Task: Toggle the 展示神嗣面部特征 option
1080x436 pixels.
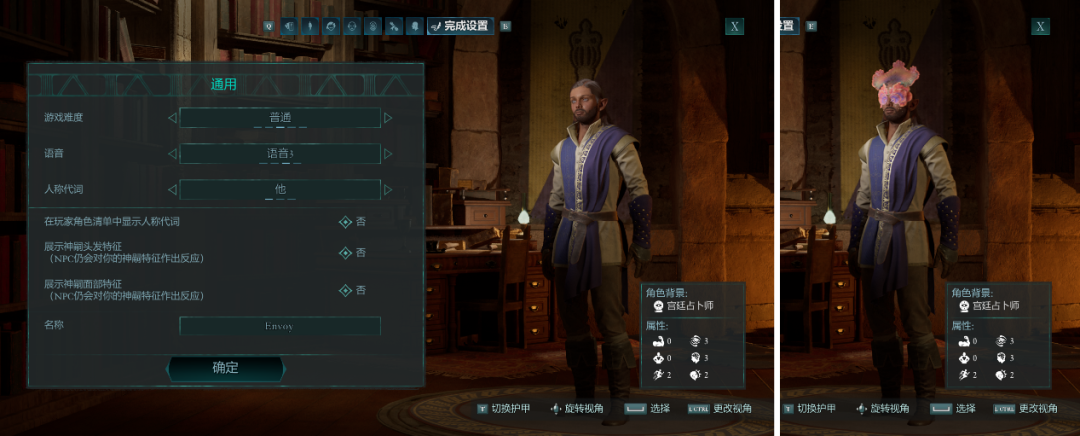Action: tap(346, 290)
